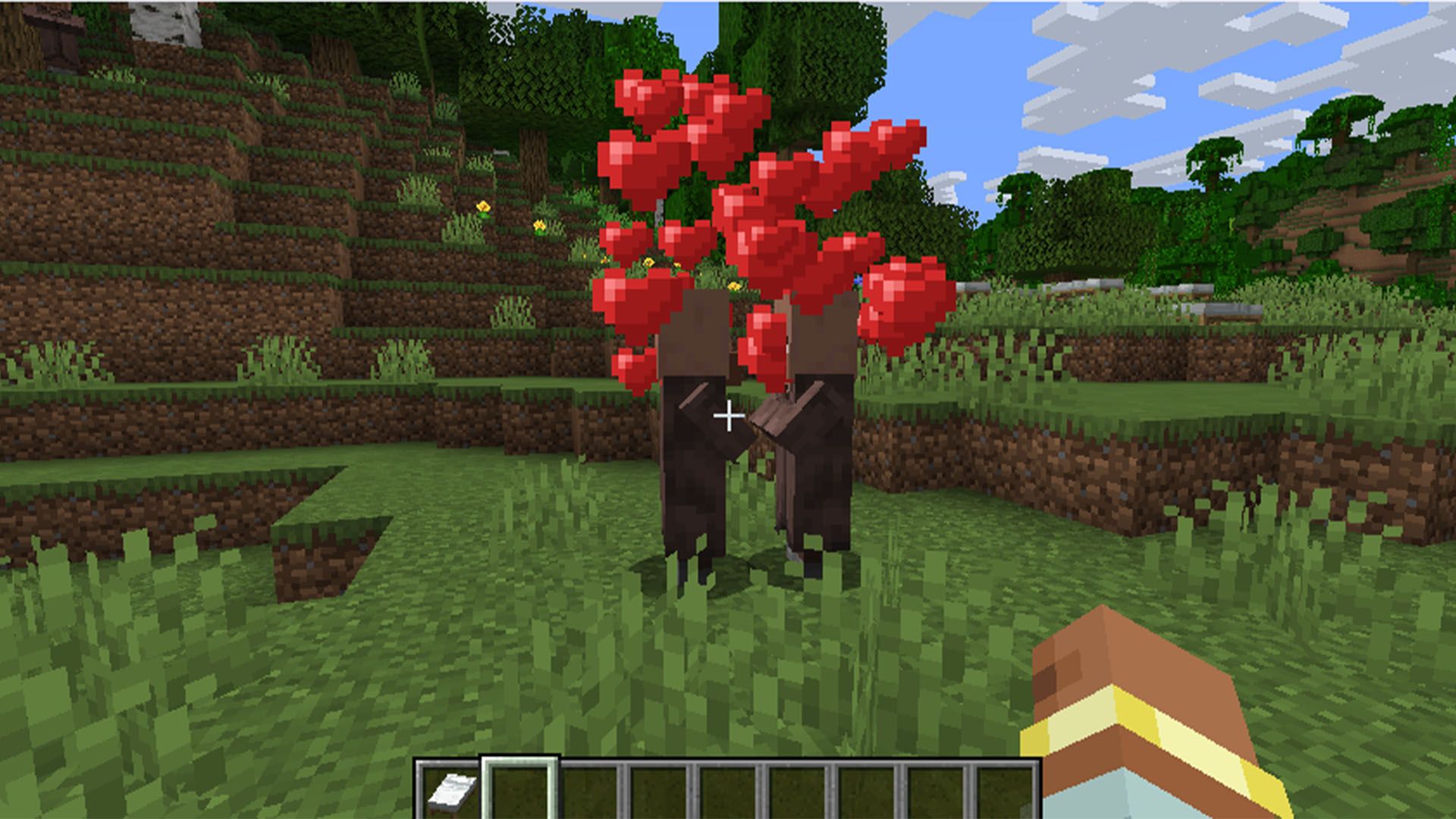The width and height of the screenshot is (1456, 819).
Task: Click the rightmost heart near the villager's head
Action: [x=902, y=296]
